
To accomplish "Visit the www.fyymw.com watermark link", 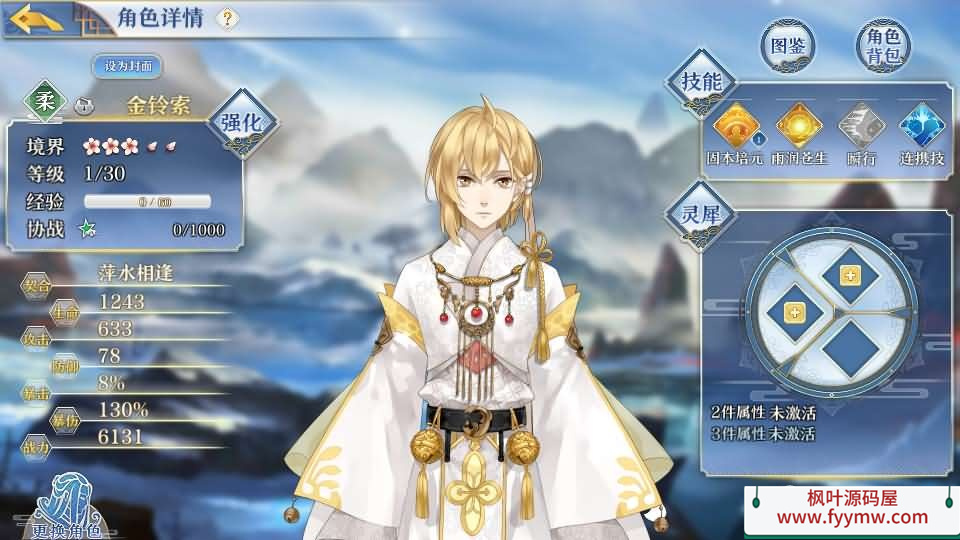I will click(x=853, y=517).
